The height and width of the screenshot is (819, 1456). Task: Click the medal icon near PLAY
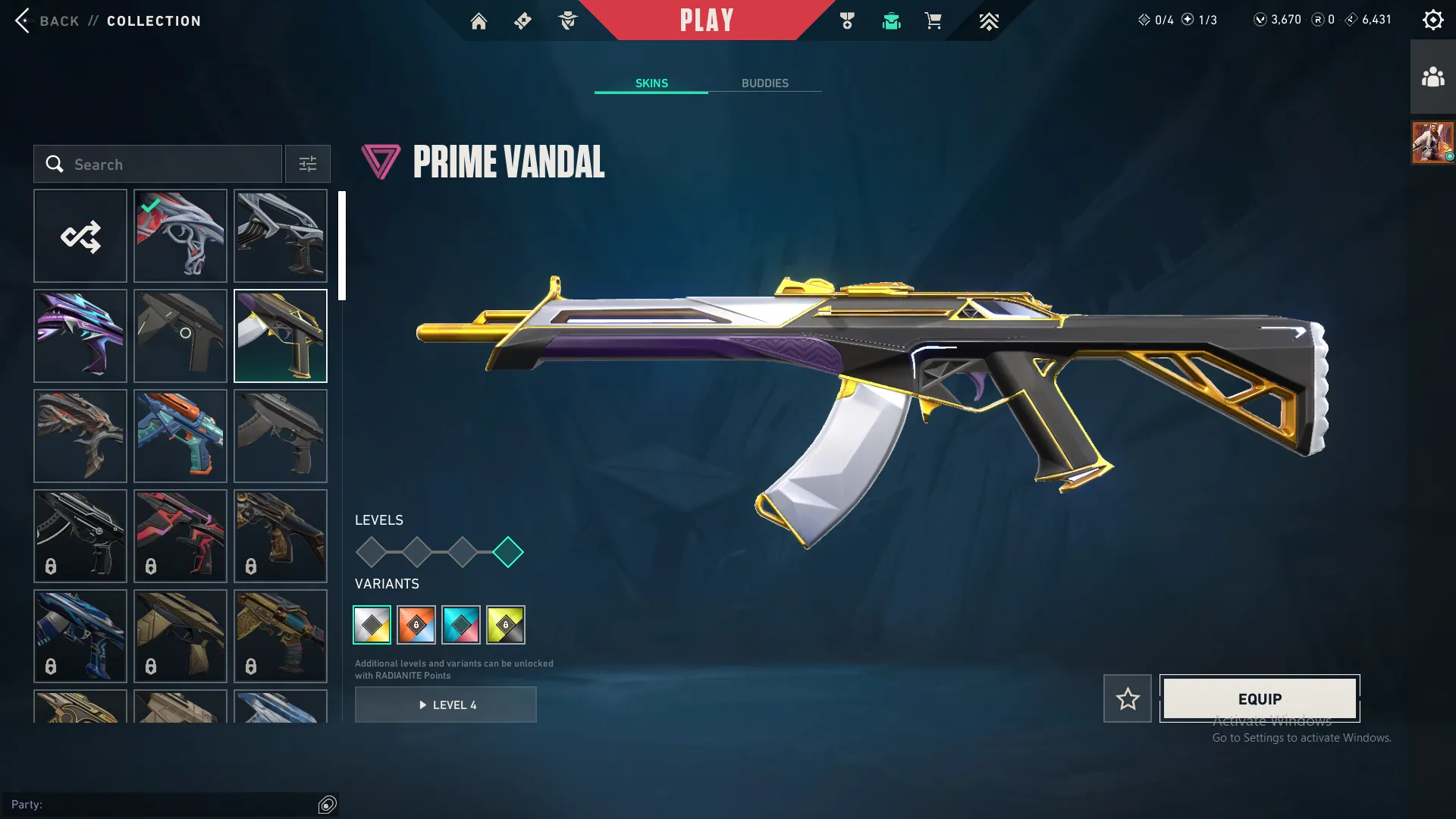(847, 20)
